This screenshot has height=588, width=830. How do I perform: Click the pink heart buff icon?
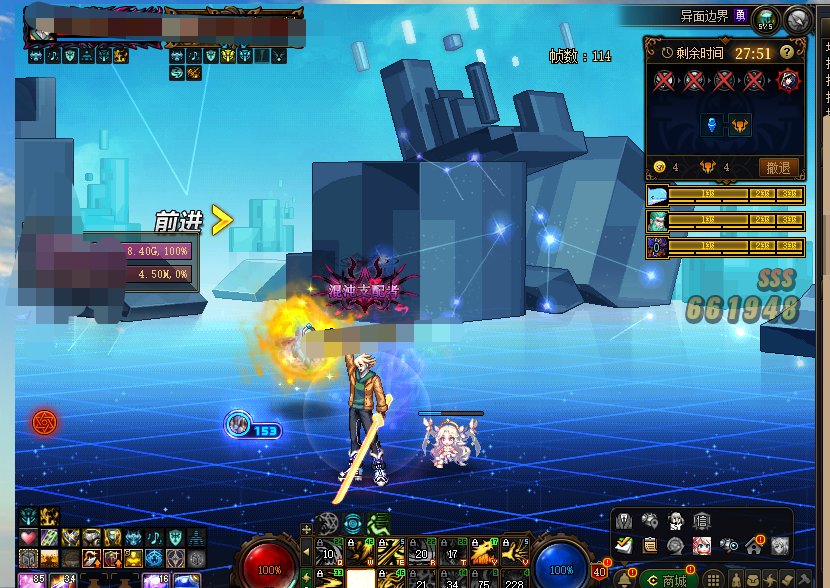(28, 538)
